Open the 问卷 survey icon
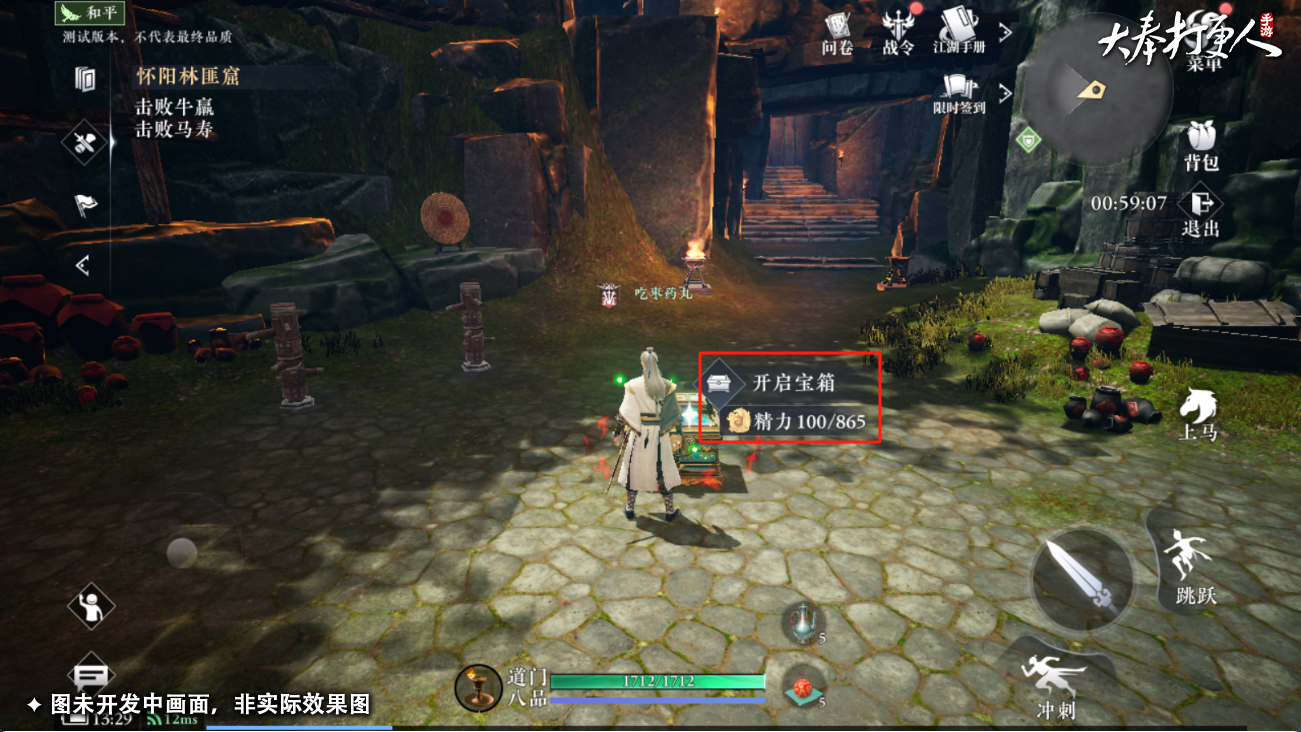The height and width of the screenshot is (732, 1301). point(837,31)
